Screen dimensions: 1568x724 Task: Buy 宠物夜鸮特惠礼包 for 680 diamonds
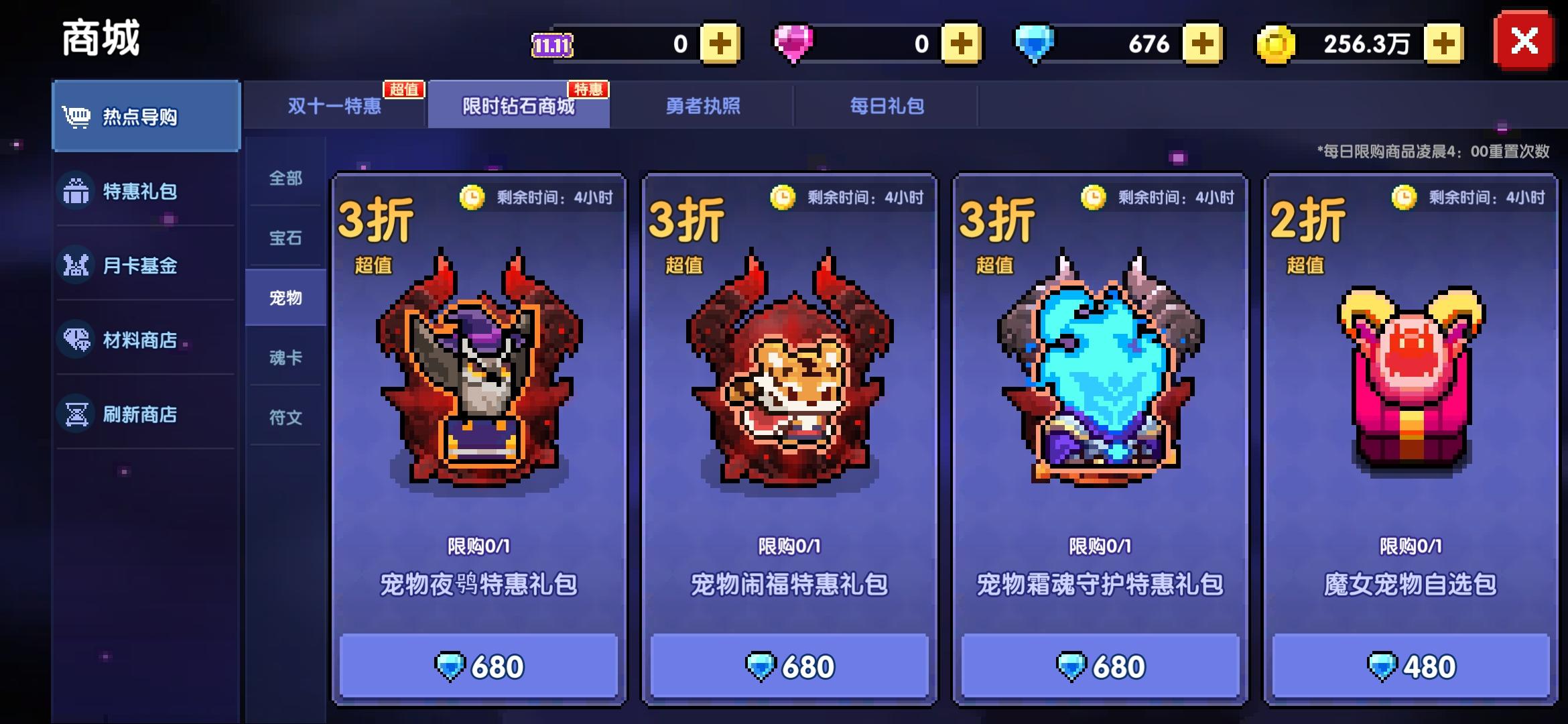tap(479, 666)
